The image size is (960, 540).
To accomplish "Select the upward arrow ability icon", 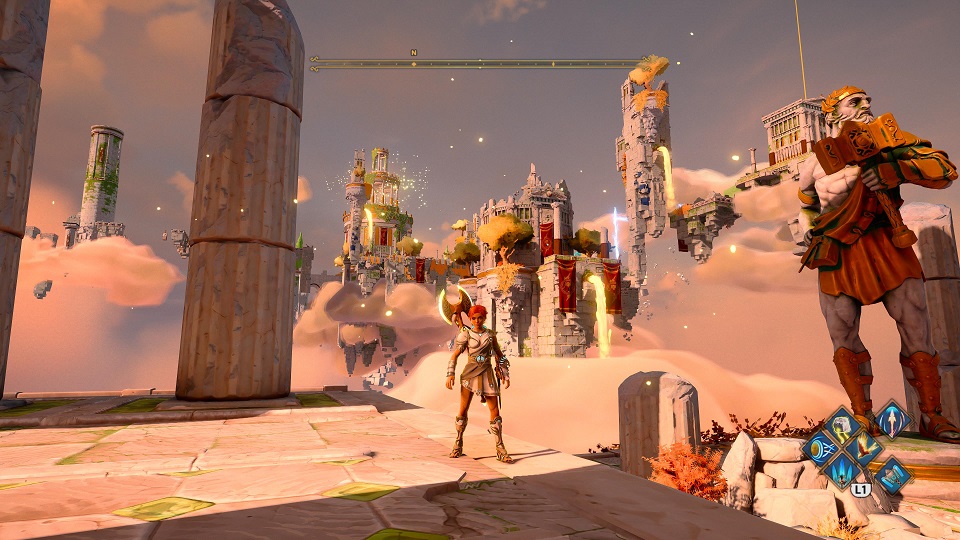I will (x=892, y=419).
